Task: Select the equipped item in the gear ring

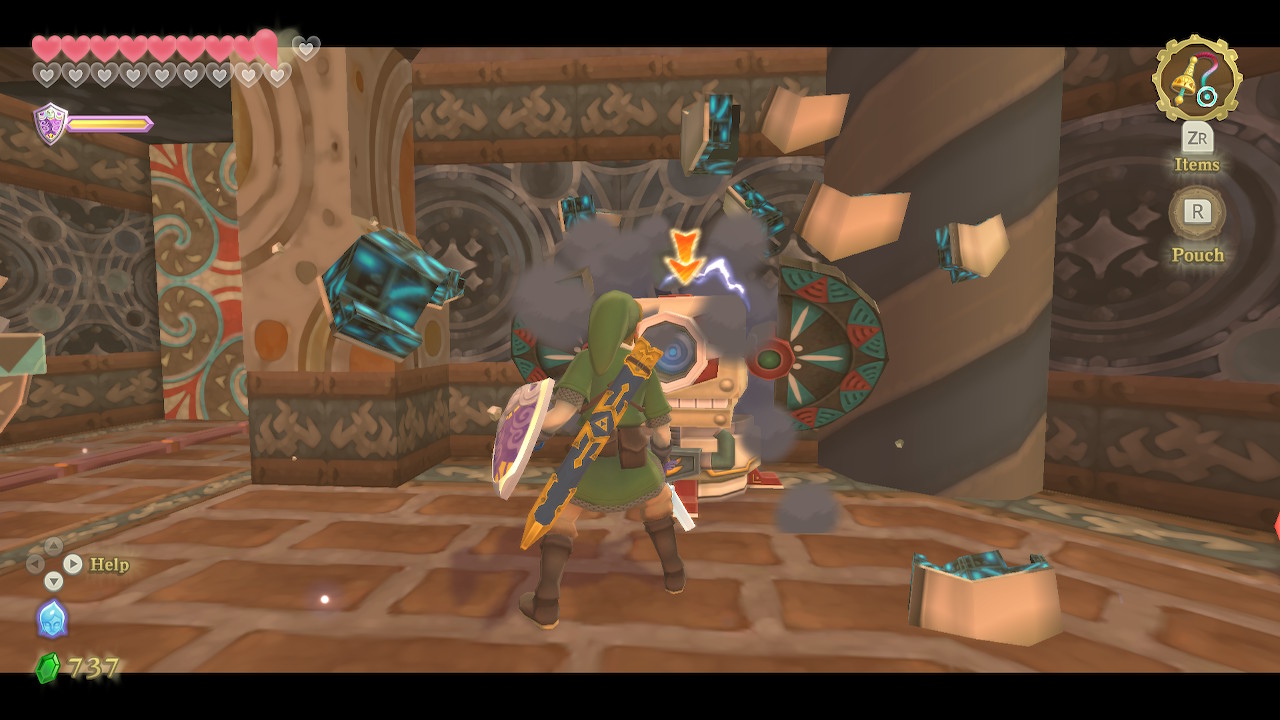Action: [1197, 78]
